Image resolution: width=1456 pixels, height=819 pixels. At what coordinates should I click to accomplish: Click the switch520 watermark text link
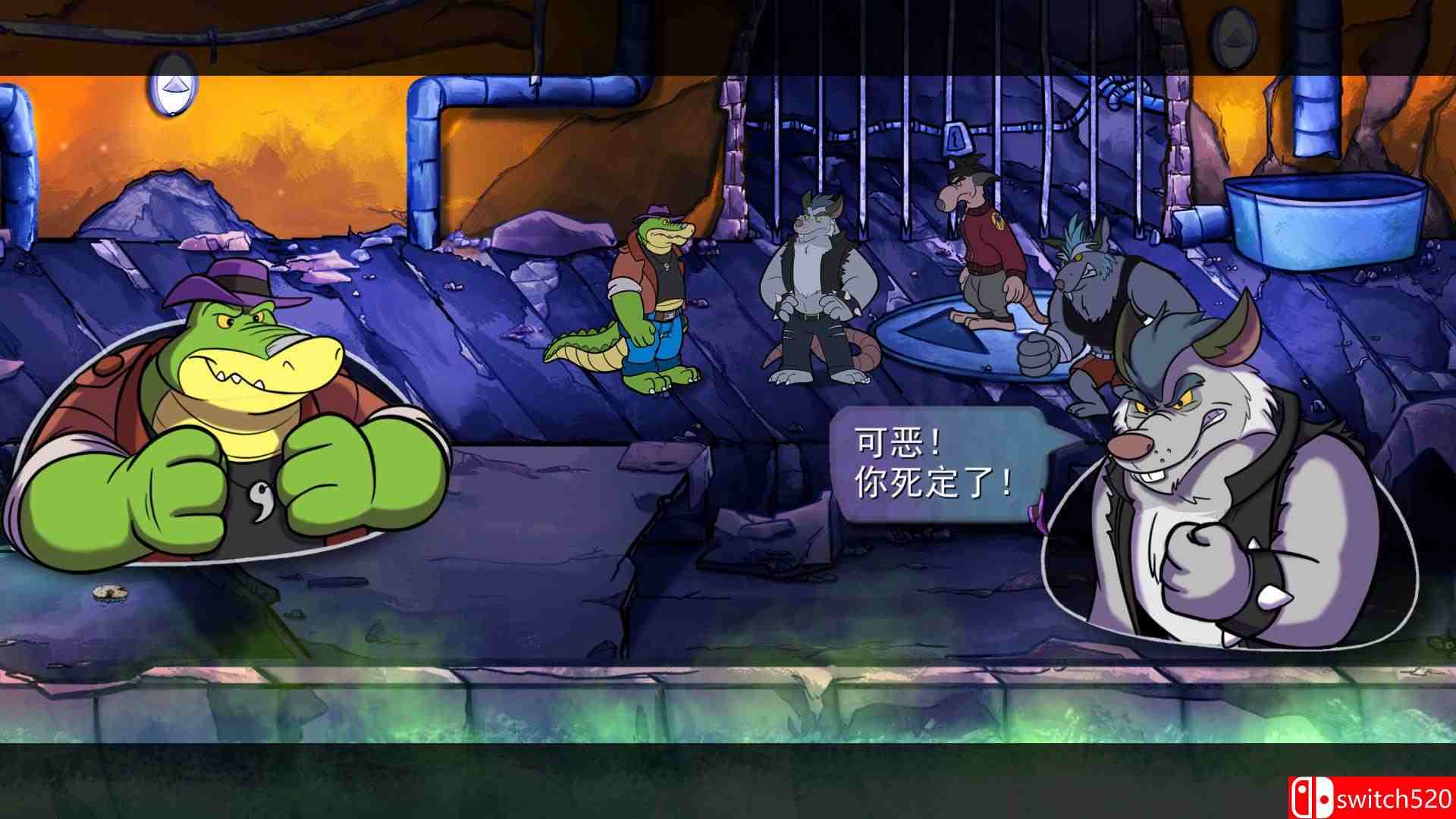coord(1395,799)
